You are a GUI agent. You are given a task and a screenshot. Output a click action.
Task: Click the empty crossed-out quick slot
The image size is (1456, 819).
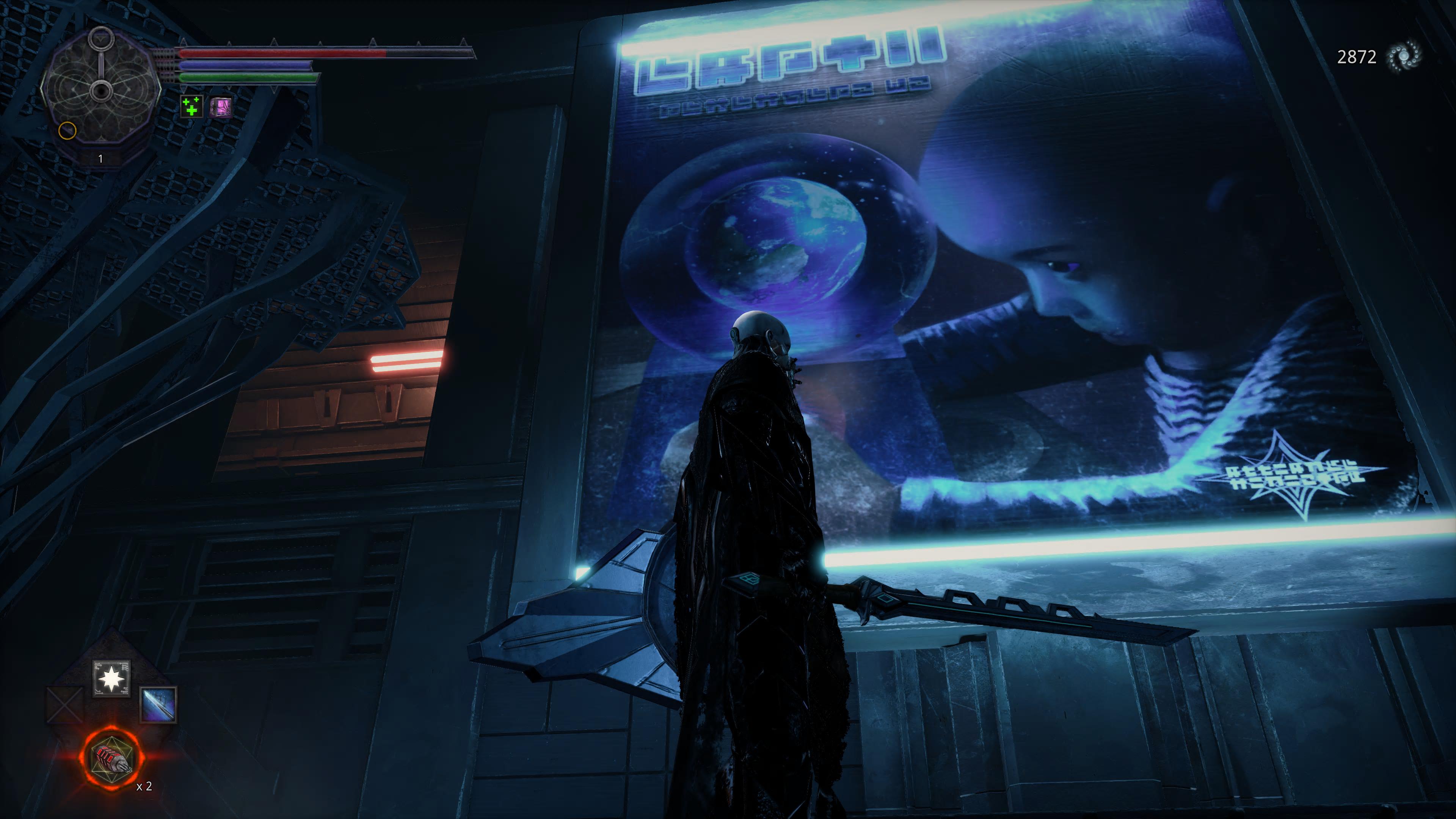point(64,704)
